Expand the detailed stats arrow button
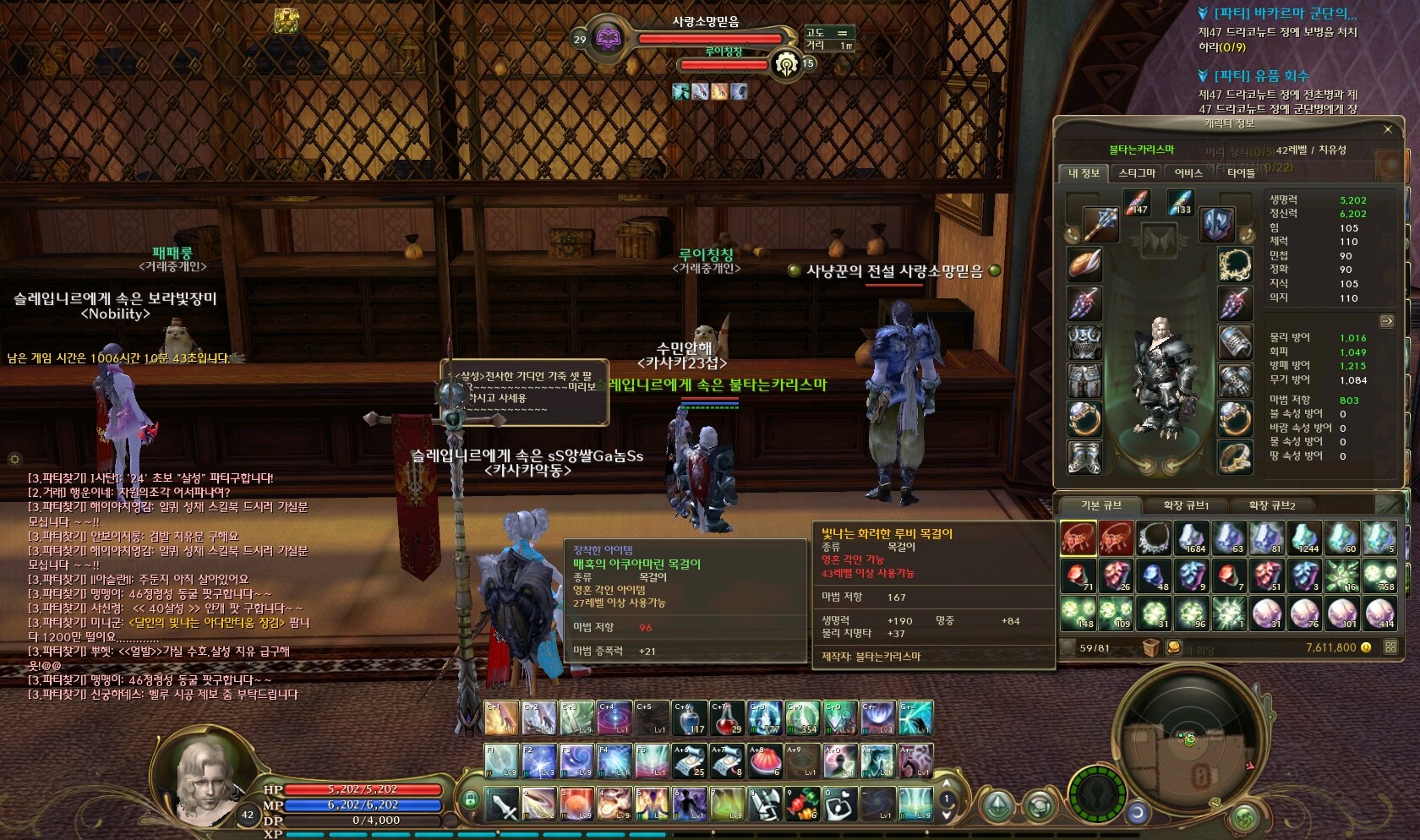1420x840 pixels. pos(1386,321)
